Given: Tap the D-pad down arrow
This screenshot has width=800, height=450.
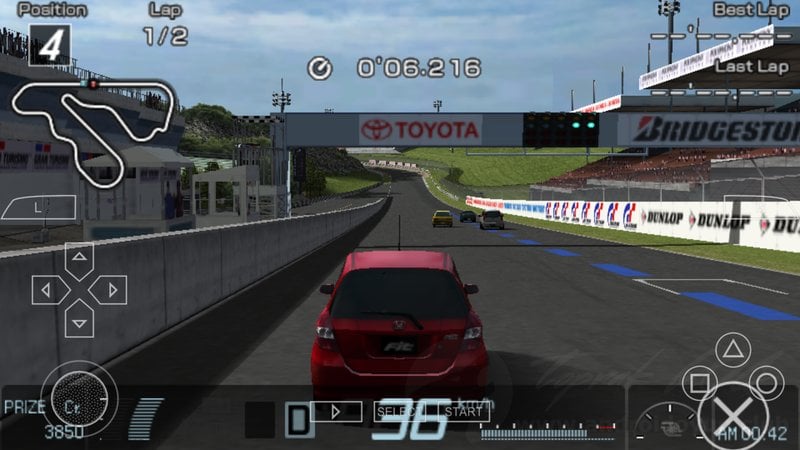Looking at the screenshot, I should click(79, 321).
